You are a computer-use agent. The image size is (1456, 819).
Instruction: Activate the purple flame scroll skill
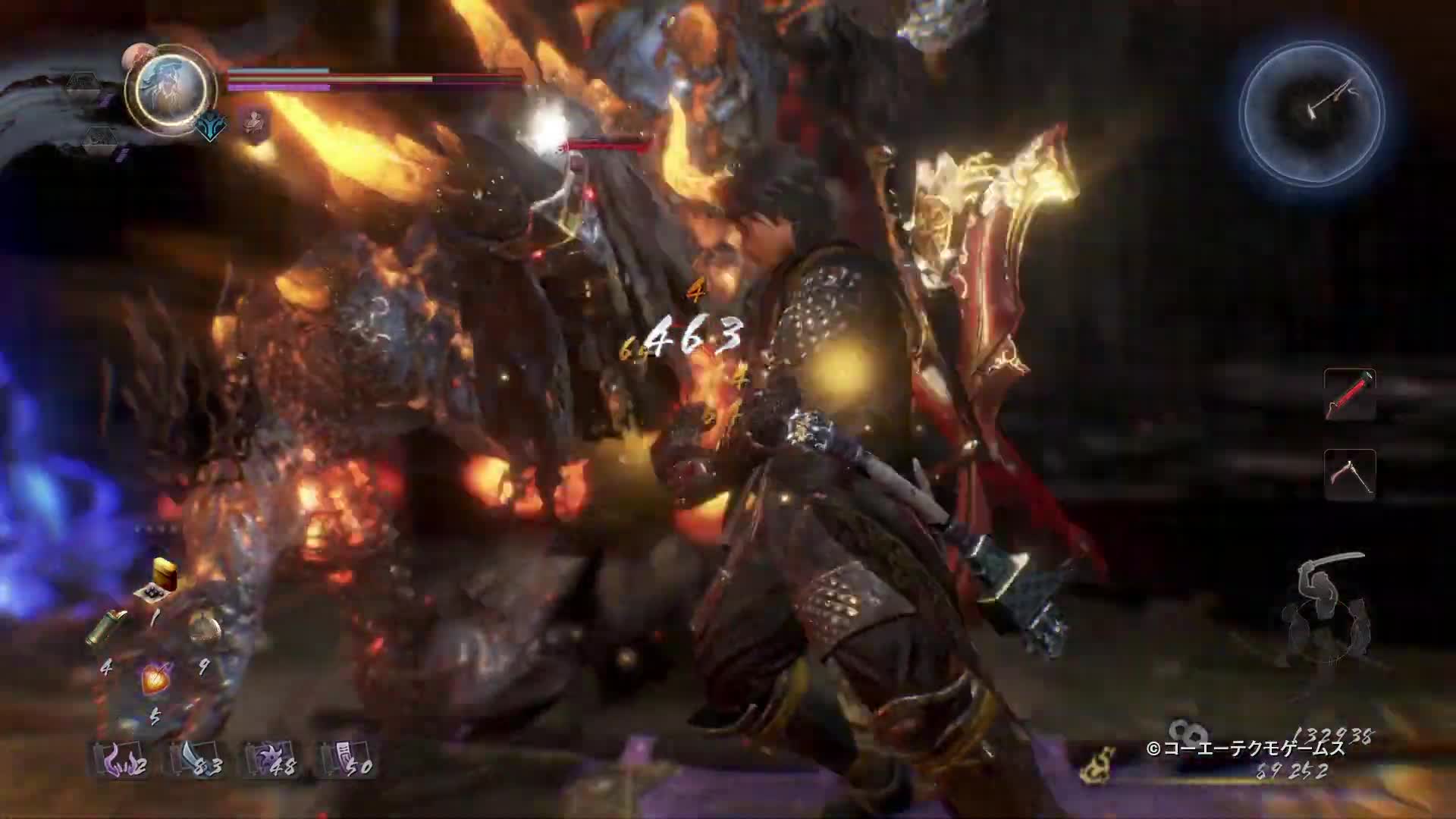point(120,758)
